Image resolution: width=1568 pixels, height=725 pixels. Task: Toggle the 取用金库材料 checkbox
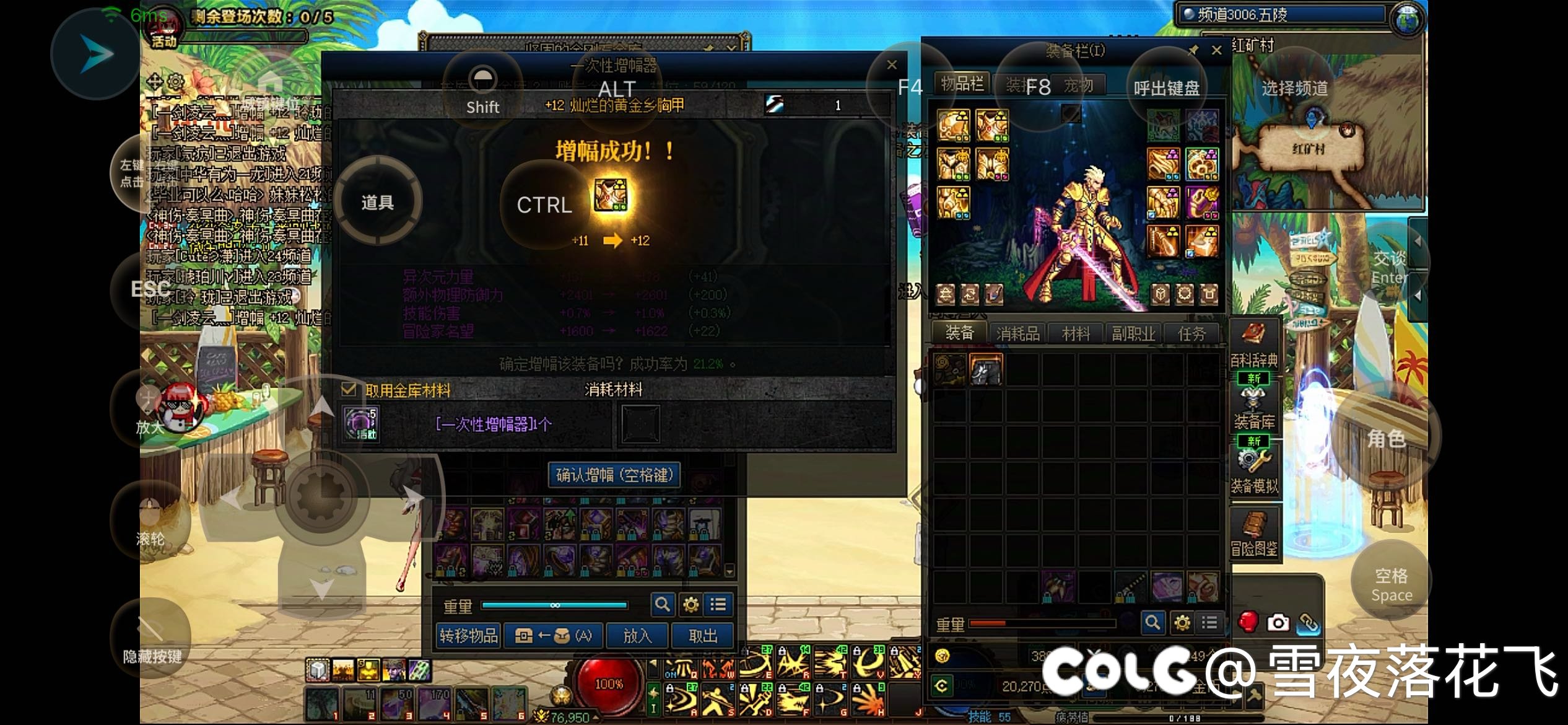tap(349, 390)
